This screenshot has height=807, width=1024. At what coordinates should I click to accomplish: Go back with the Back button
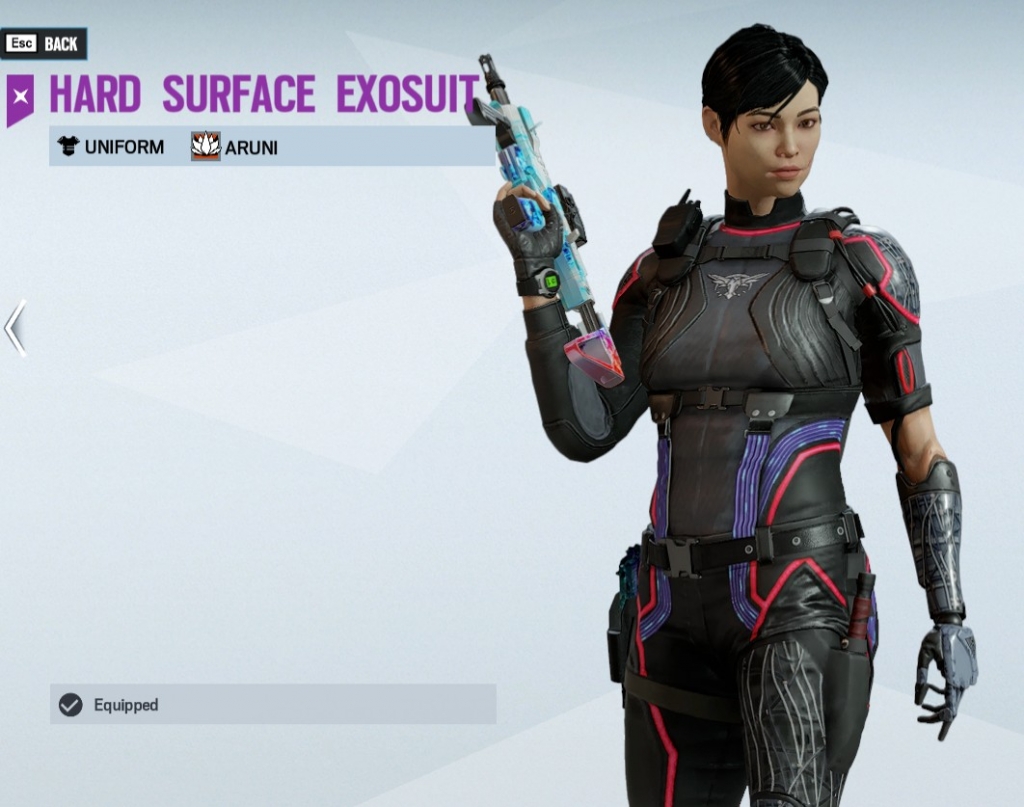(44, 44)
